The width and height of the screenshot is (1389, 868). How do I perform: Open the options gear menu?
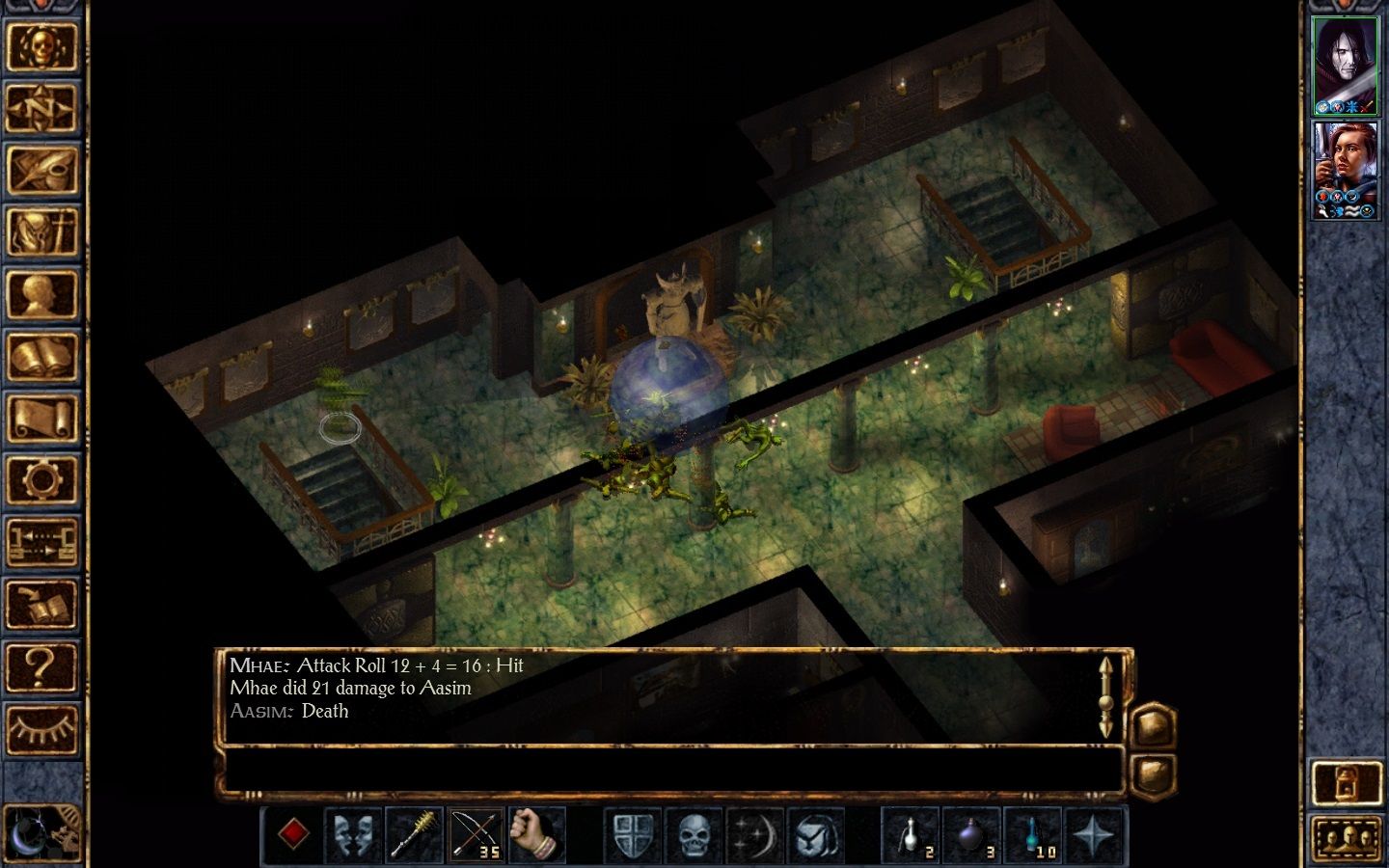tap(41, 480)
